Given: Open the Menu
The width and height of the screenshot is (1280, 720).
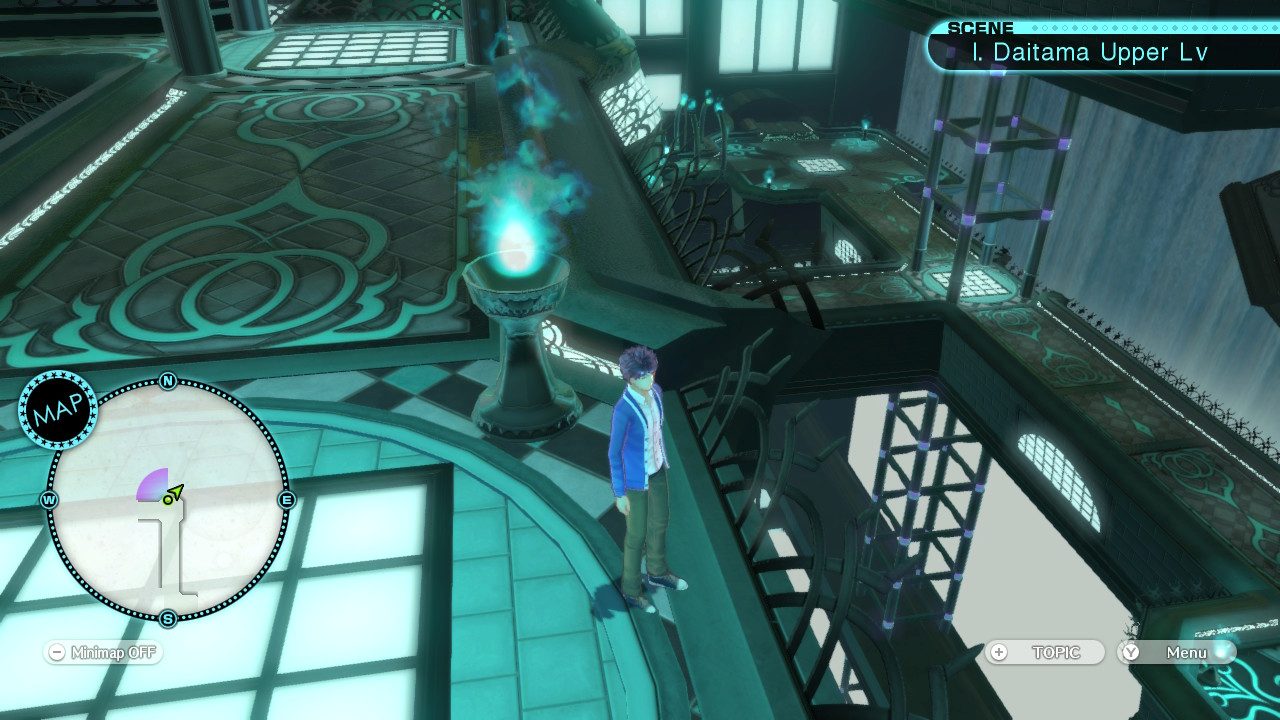Looking at the screenshot, I should coord(1176,652).
